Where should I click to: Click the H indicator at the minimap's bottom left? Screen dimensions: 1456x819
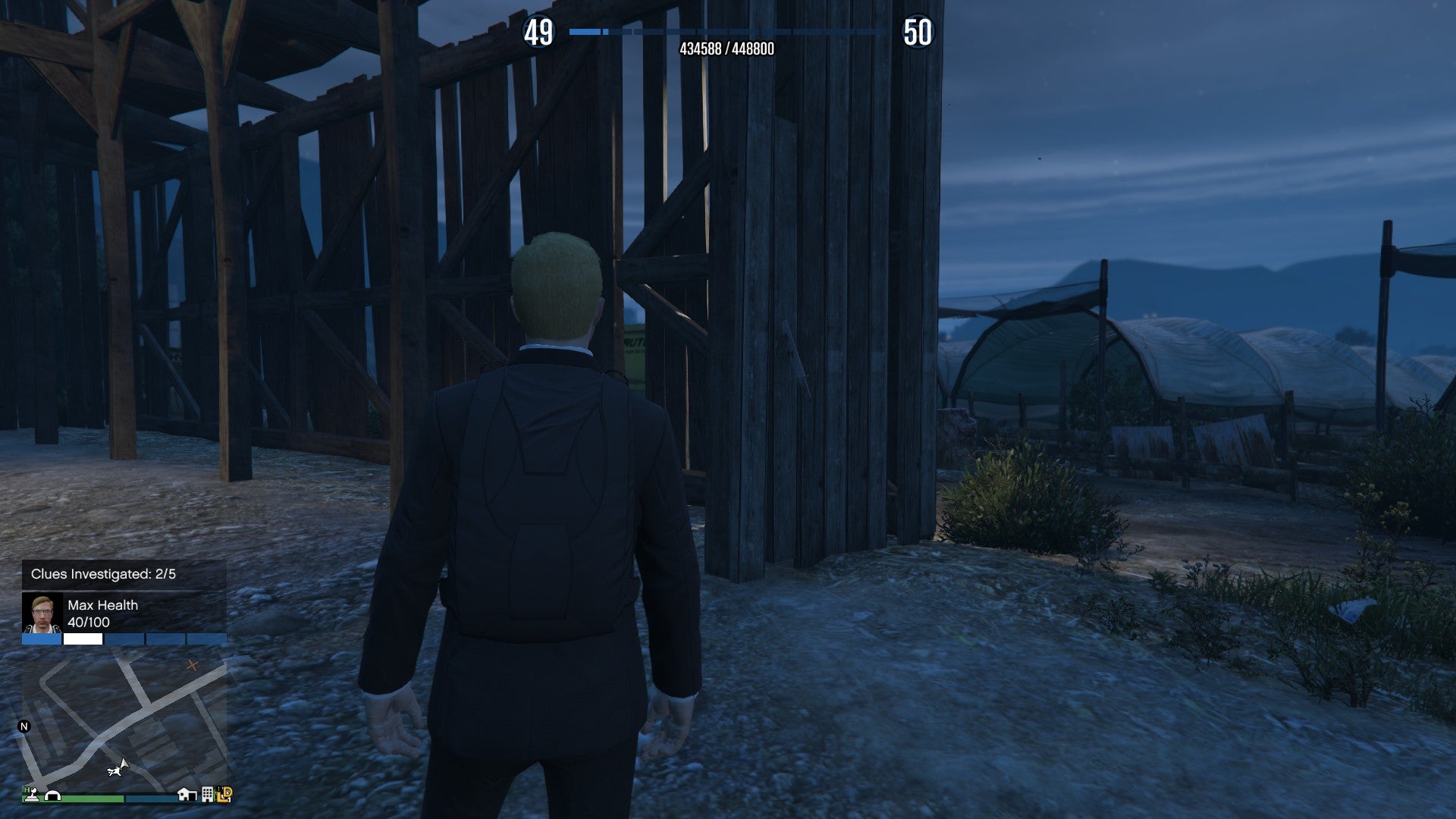(x=26, y=789)
